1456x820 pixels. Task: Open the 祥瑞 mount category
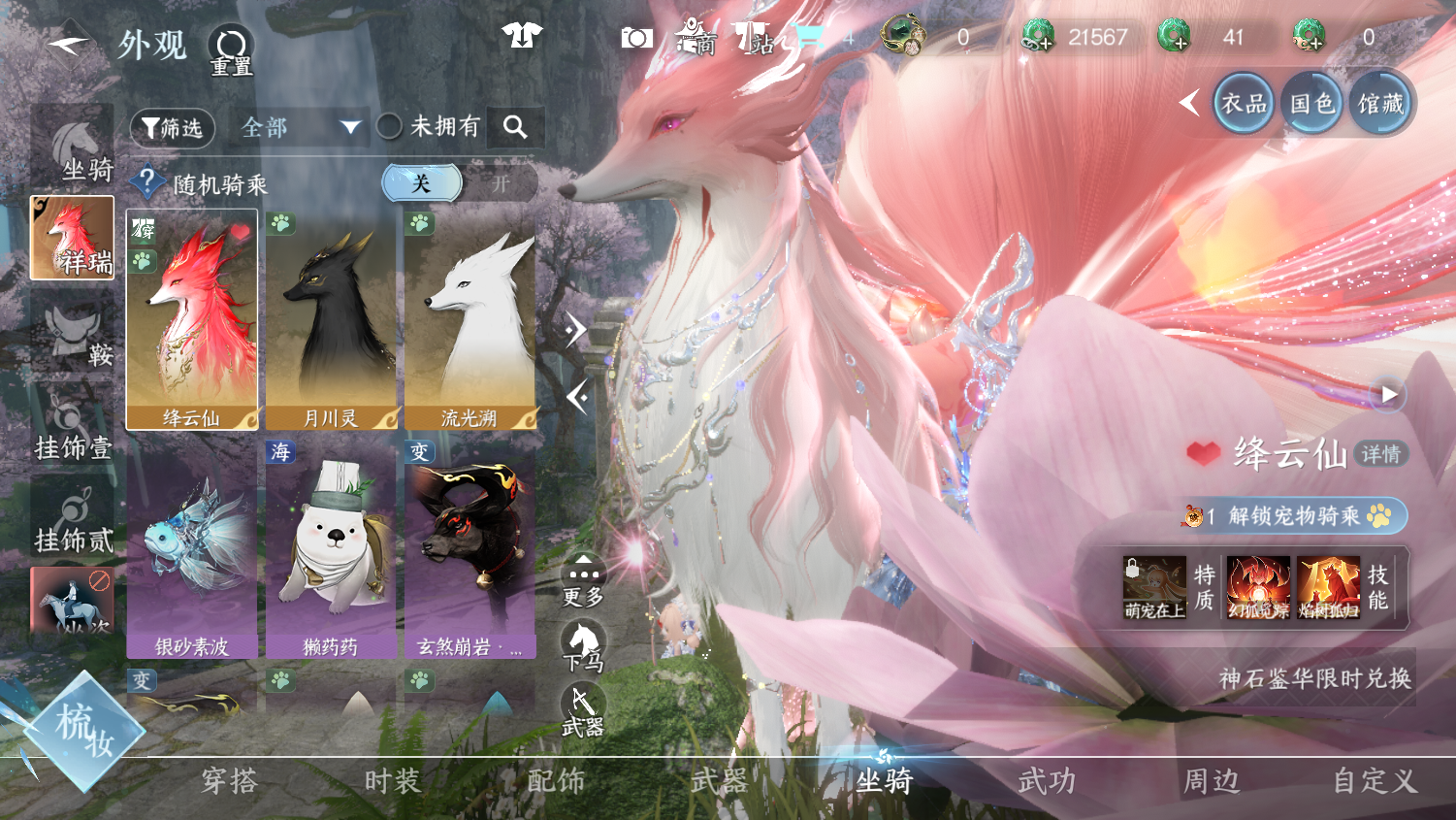point(73,238)
